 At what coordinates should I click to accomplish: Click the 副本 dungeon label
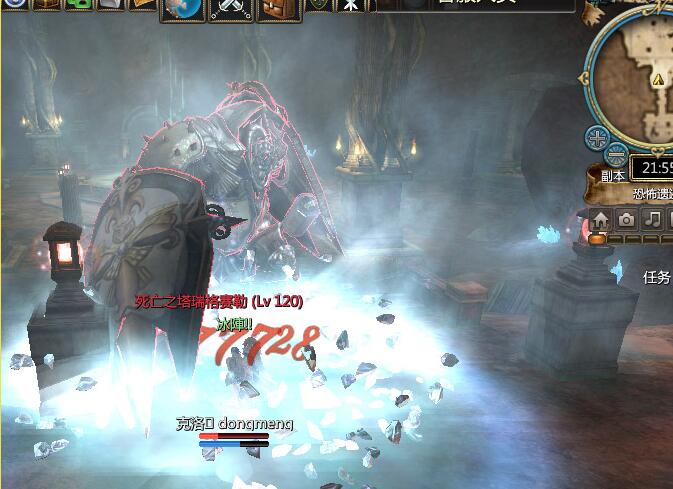612,176
